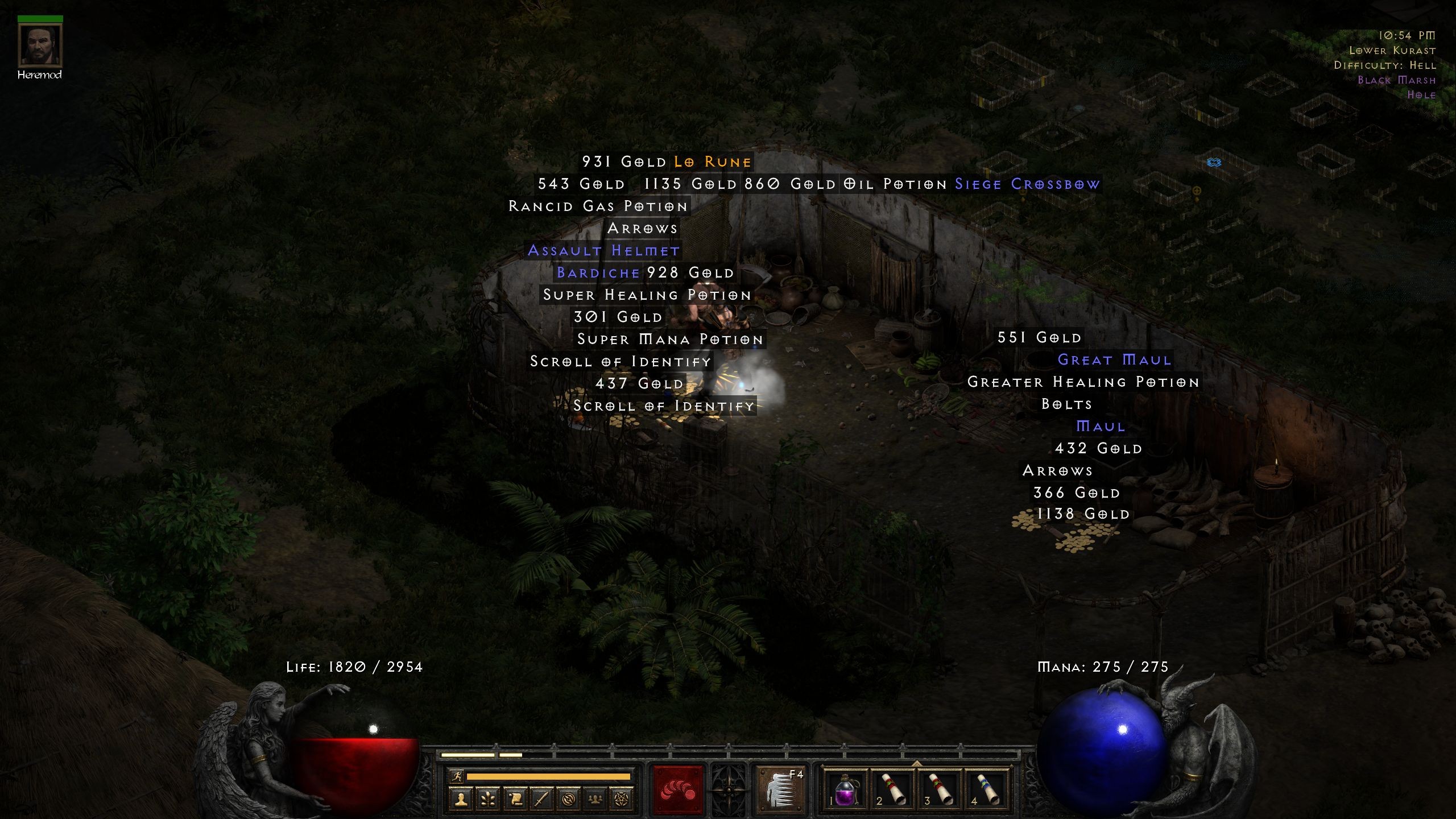Pick up the Great Maul label
The image size is (1456, 819).
[x=1115, y=360]
